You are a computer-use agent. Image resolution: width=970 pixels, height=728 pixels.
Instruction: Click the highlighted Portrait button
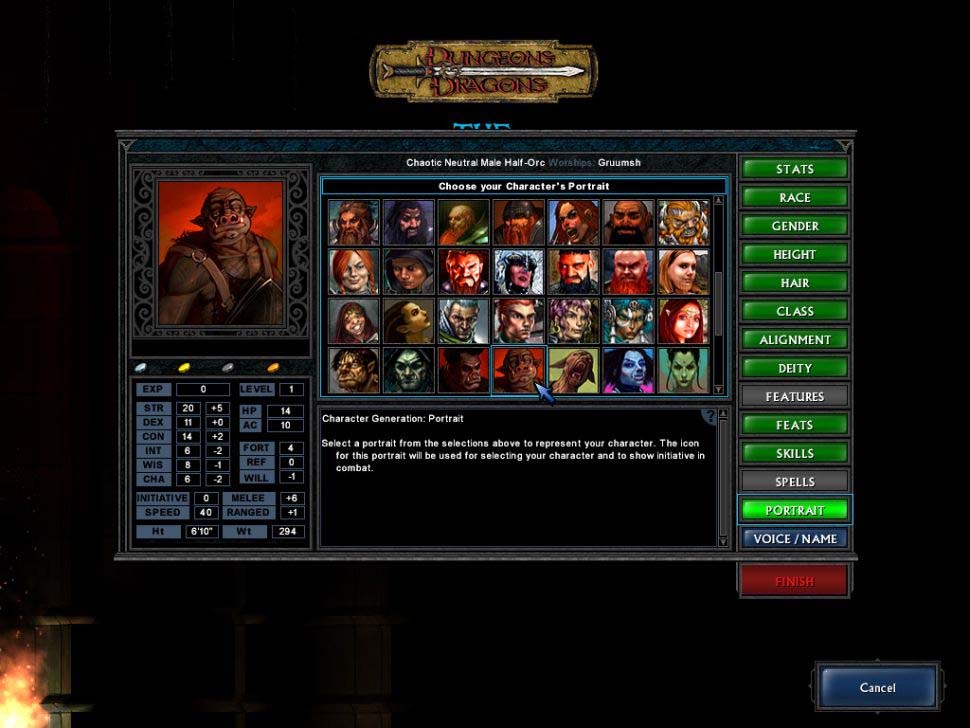pos(795,510)
